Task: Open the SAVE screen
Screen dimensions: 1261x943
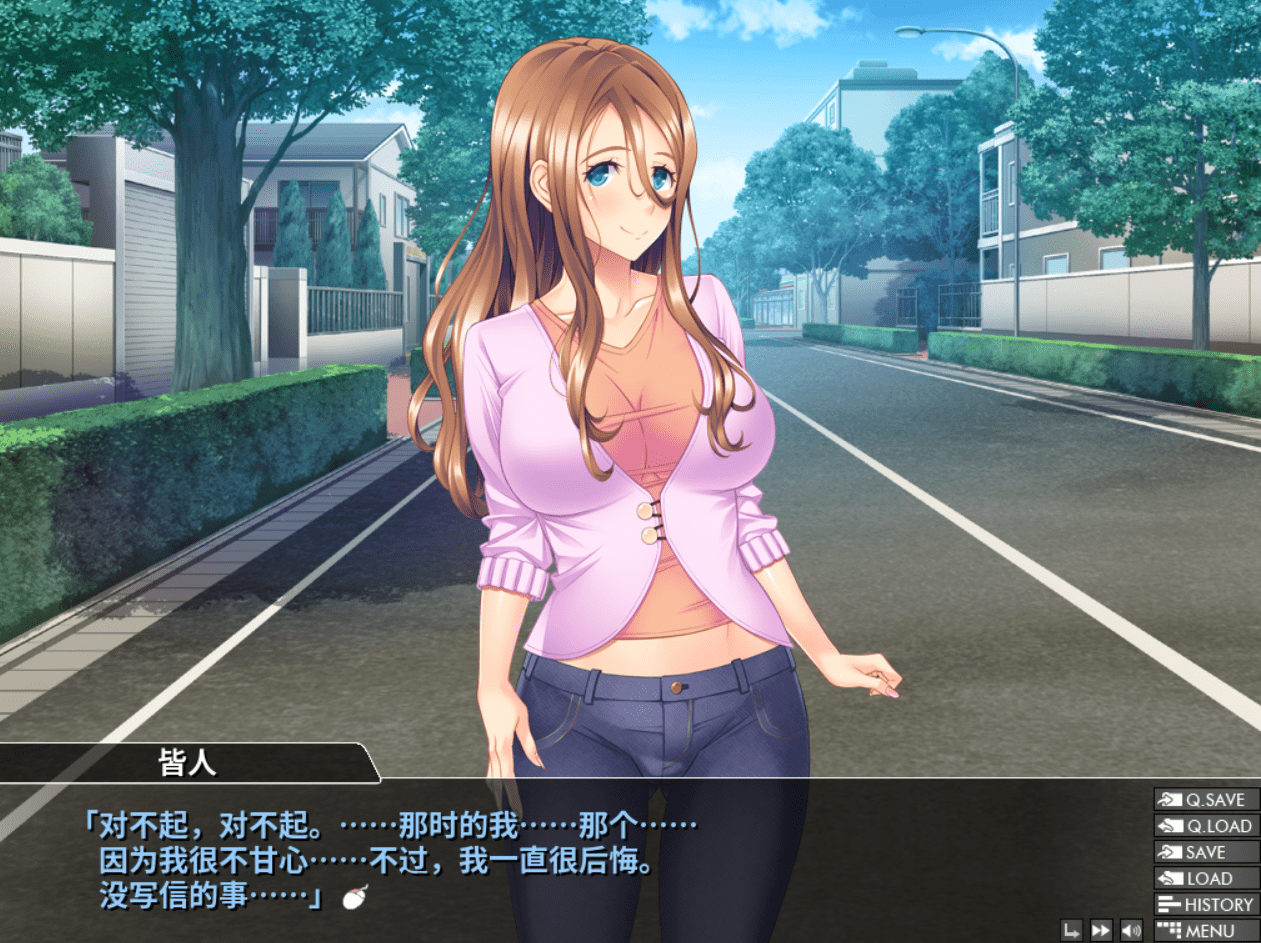Action: pyautogui.click(x=1206, y=852)
